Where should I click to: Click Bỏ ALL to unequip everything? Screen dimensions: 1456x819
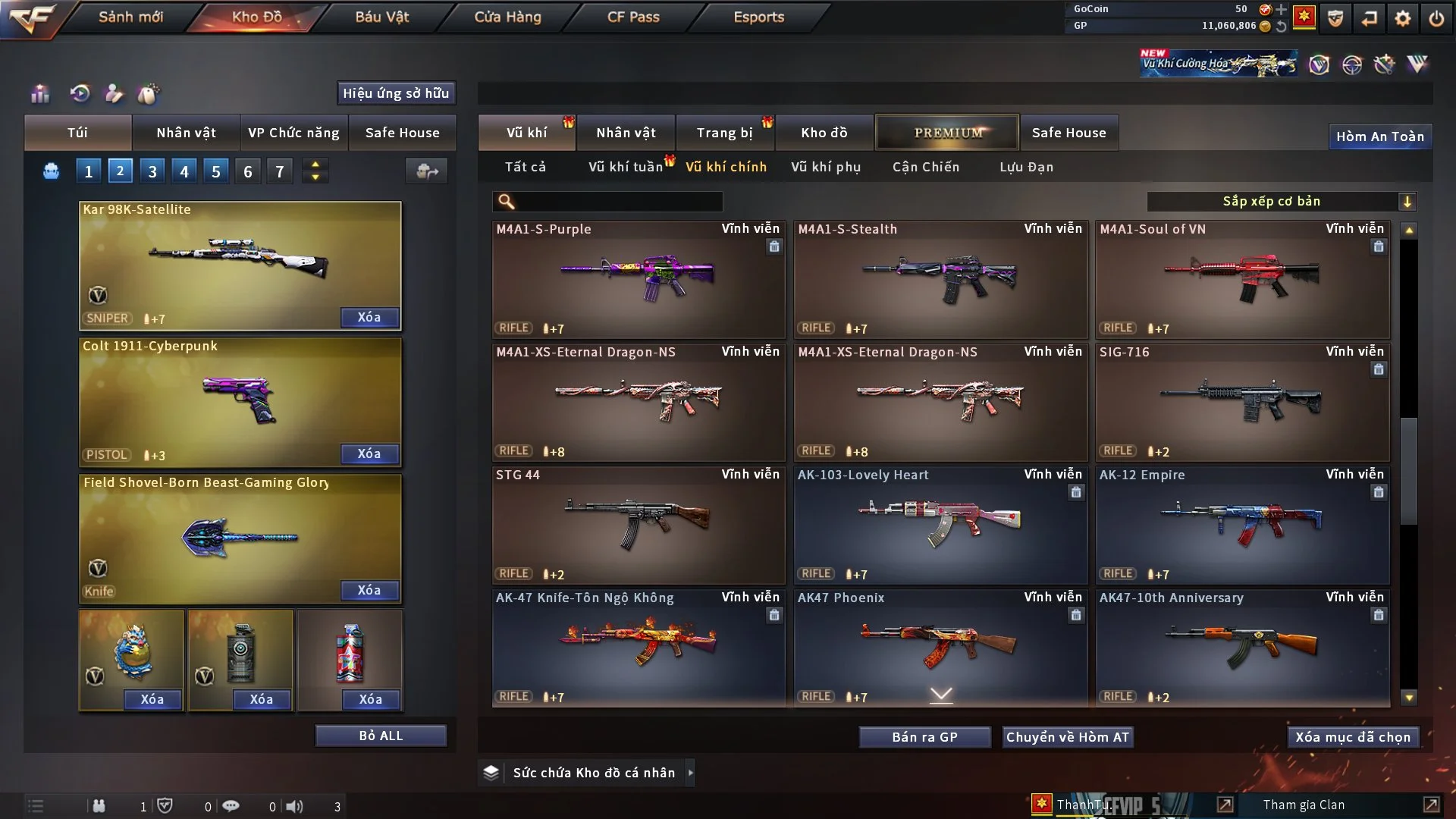(x=381, y=736)
